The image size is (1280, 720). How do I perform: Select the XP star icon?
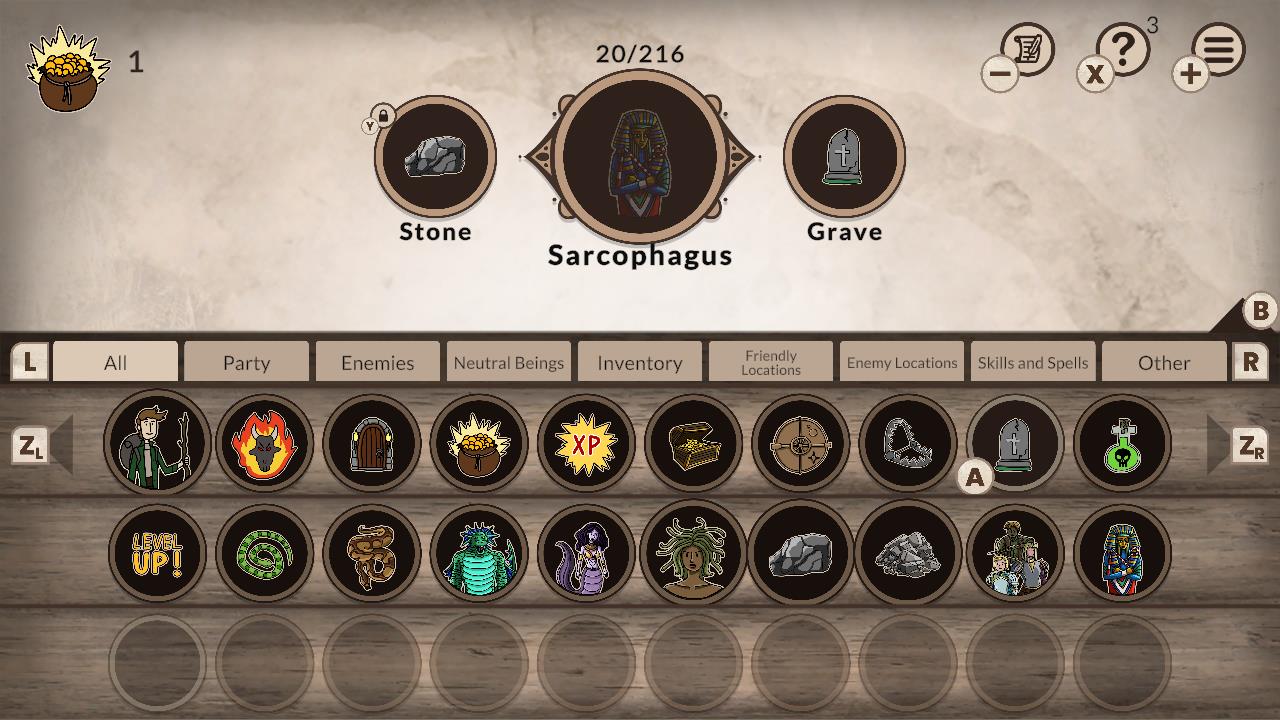coord(586,443)
